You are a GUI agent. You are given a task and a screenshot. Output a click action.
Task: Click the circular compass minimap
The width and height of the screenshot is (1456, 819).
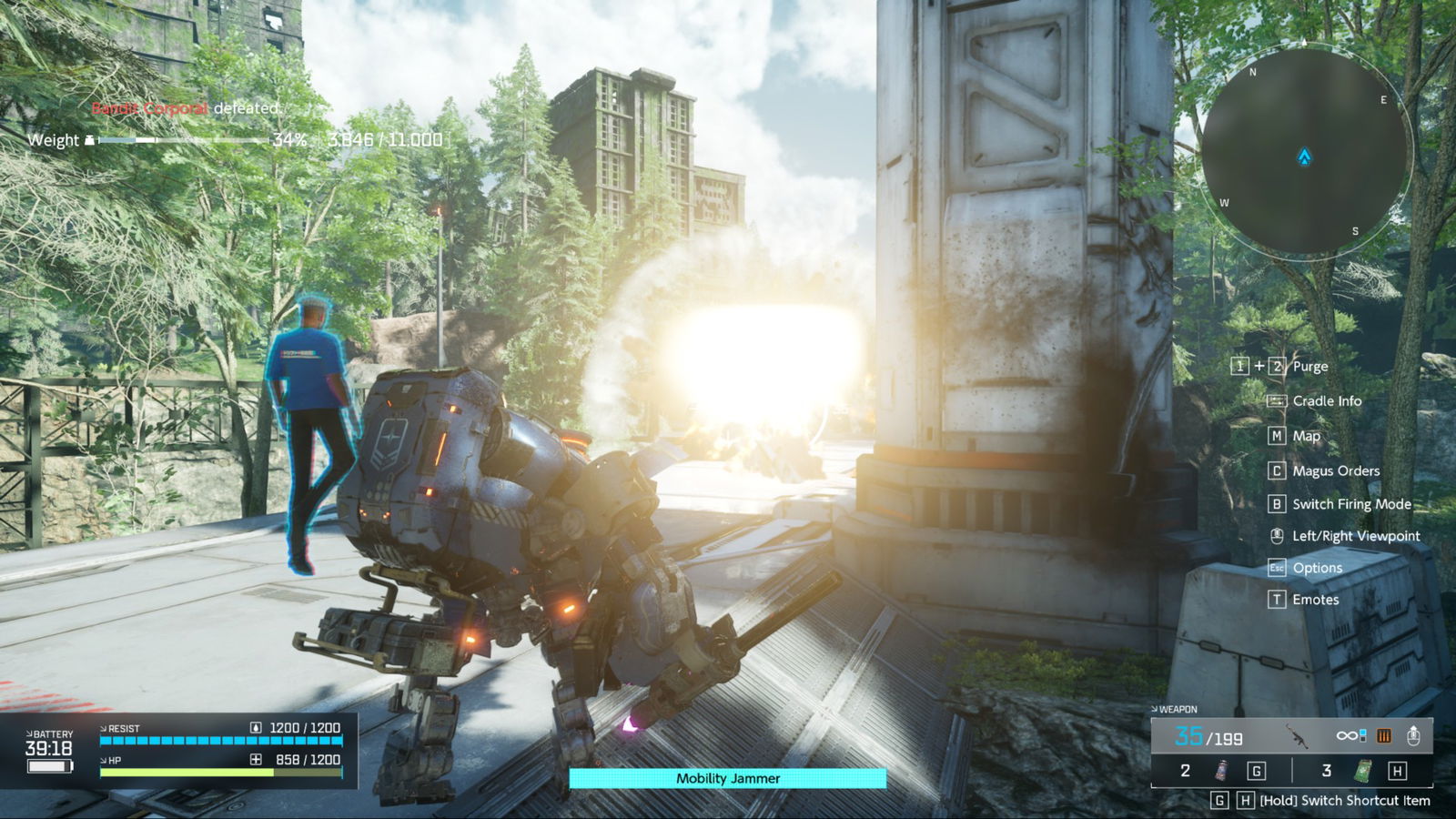[1304, 151]
